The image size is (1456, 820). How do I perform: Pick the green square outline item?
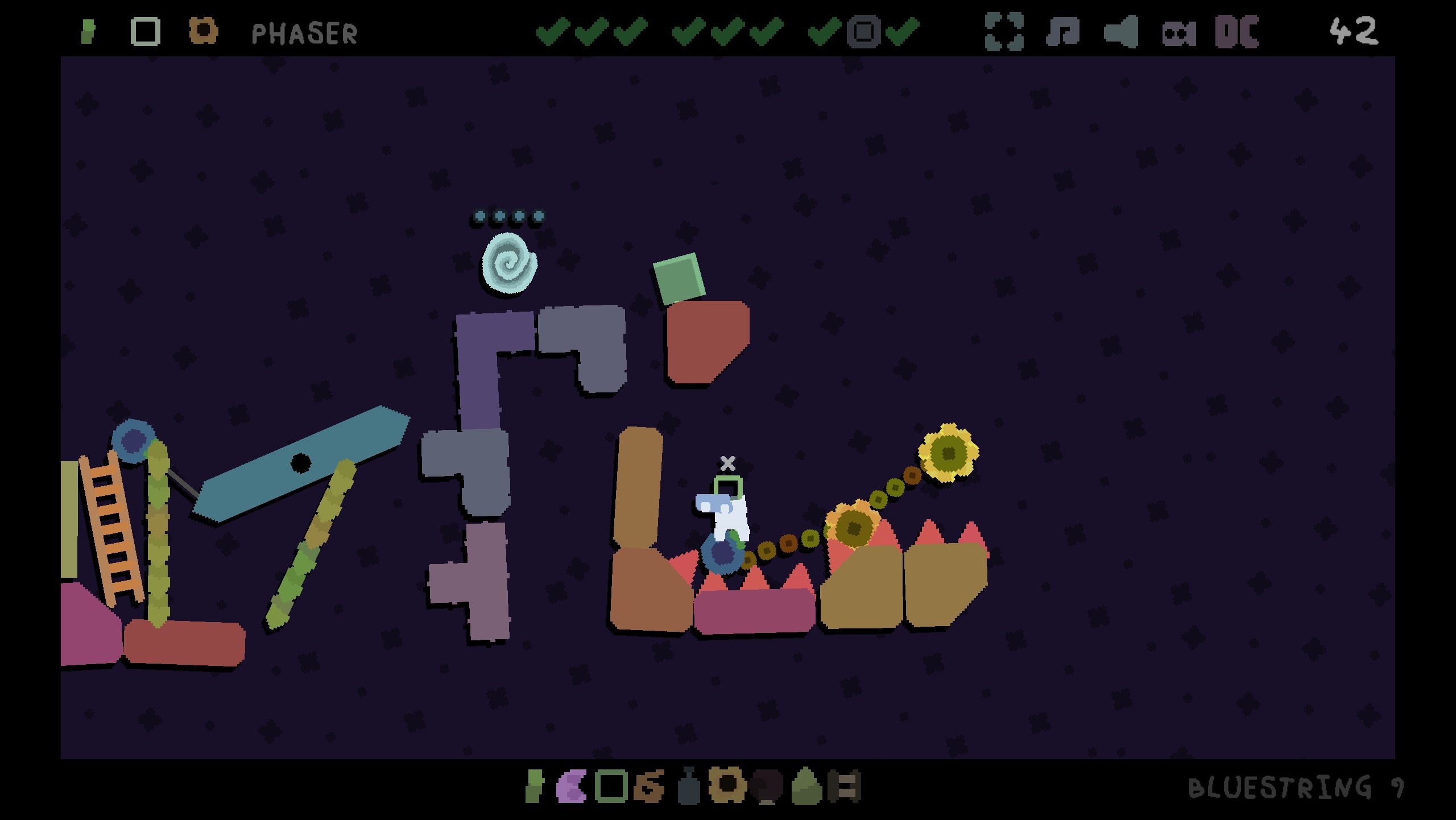pyautogui.click(x=611, y=787)
